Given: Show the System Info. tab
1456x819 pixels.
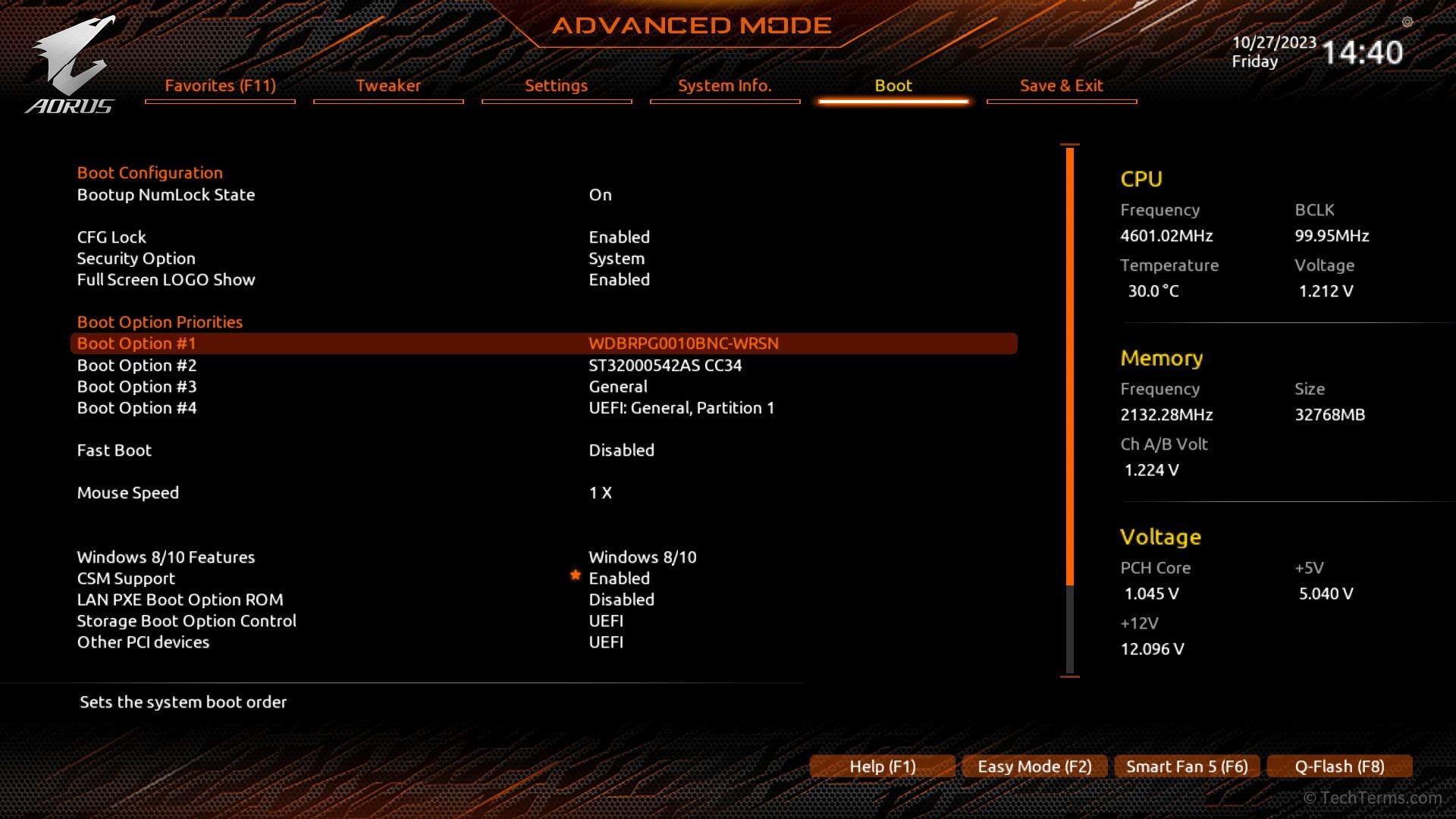Looking at the screenshot, I should (724, 86).
